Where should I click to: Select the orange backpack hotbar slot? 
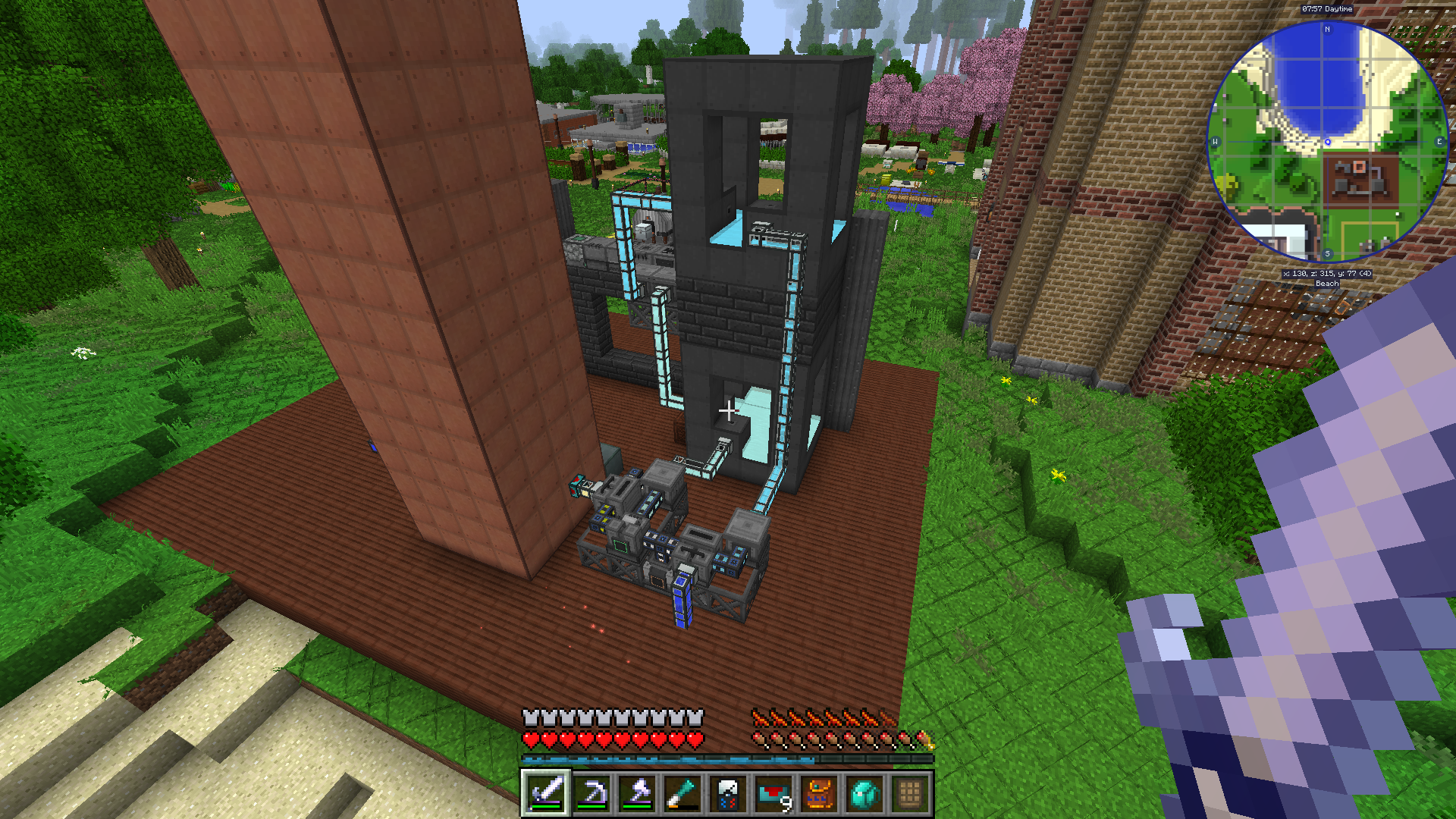click(x=819, y=793)
